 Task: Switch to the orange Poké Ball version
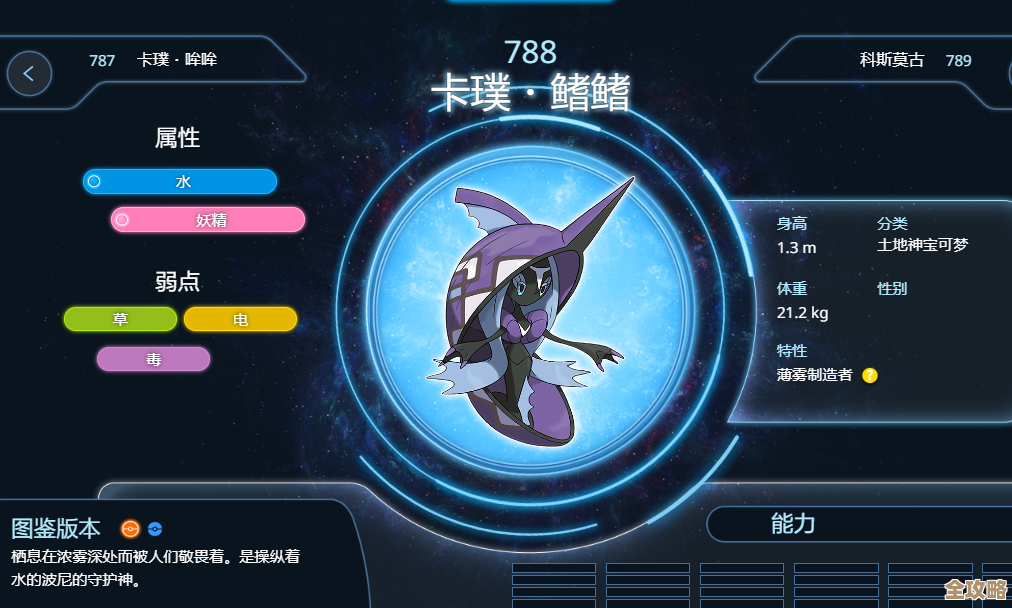coord(129,529)
